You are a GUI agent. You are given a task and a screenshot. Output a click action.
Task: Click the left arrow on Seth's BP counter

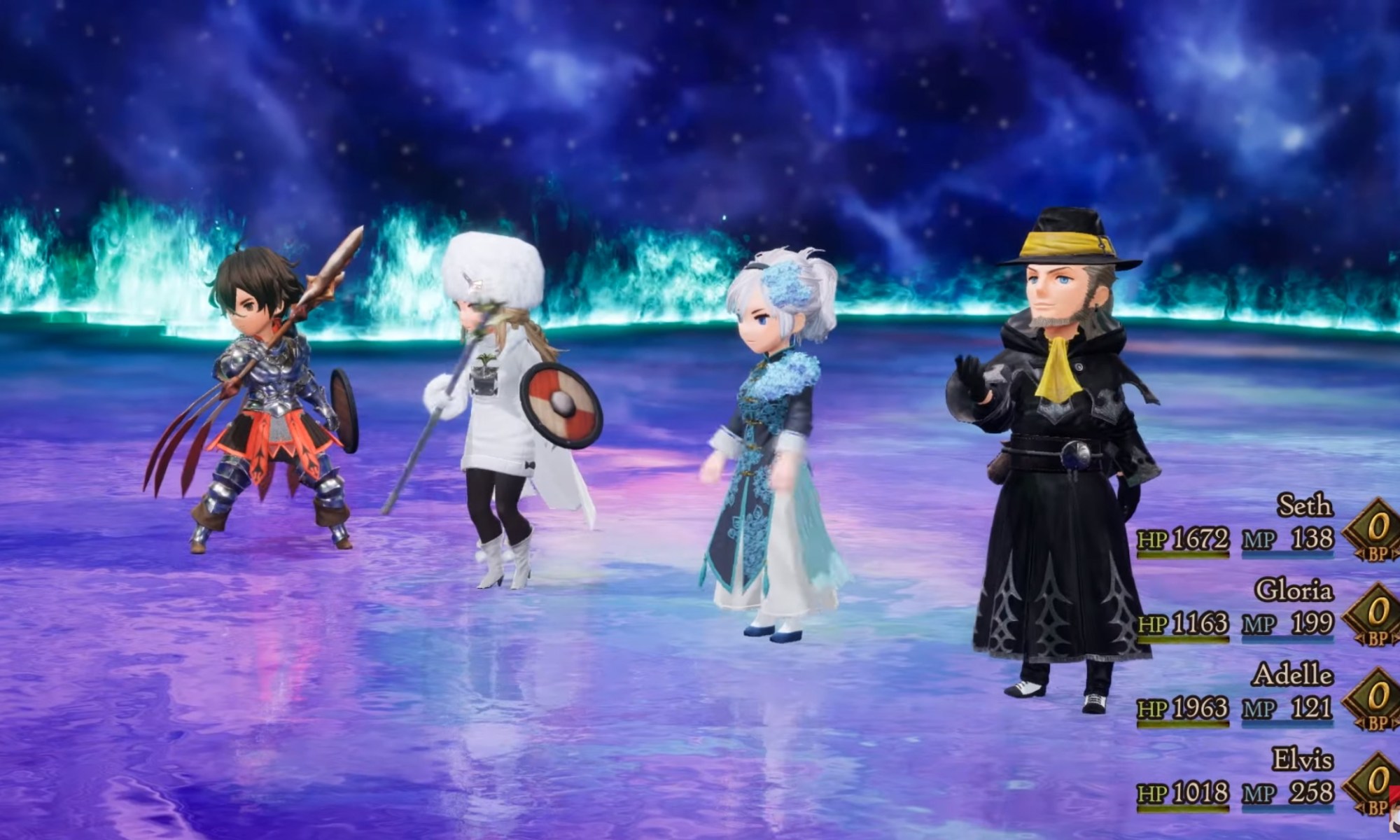(1361, 554)
